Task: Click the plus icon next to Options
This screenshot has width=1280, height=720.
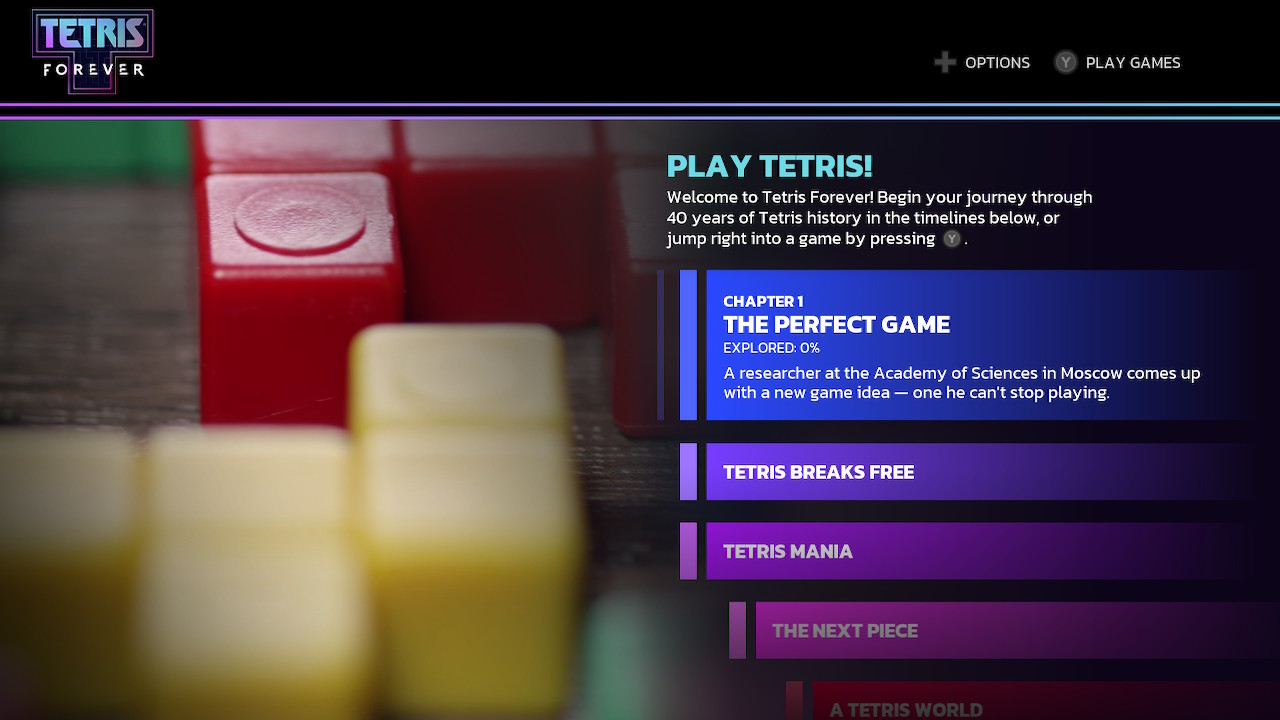Action: coord(943,62)
